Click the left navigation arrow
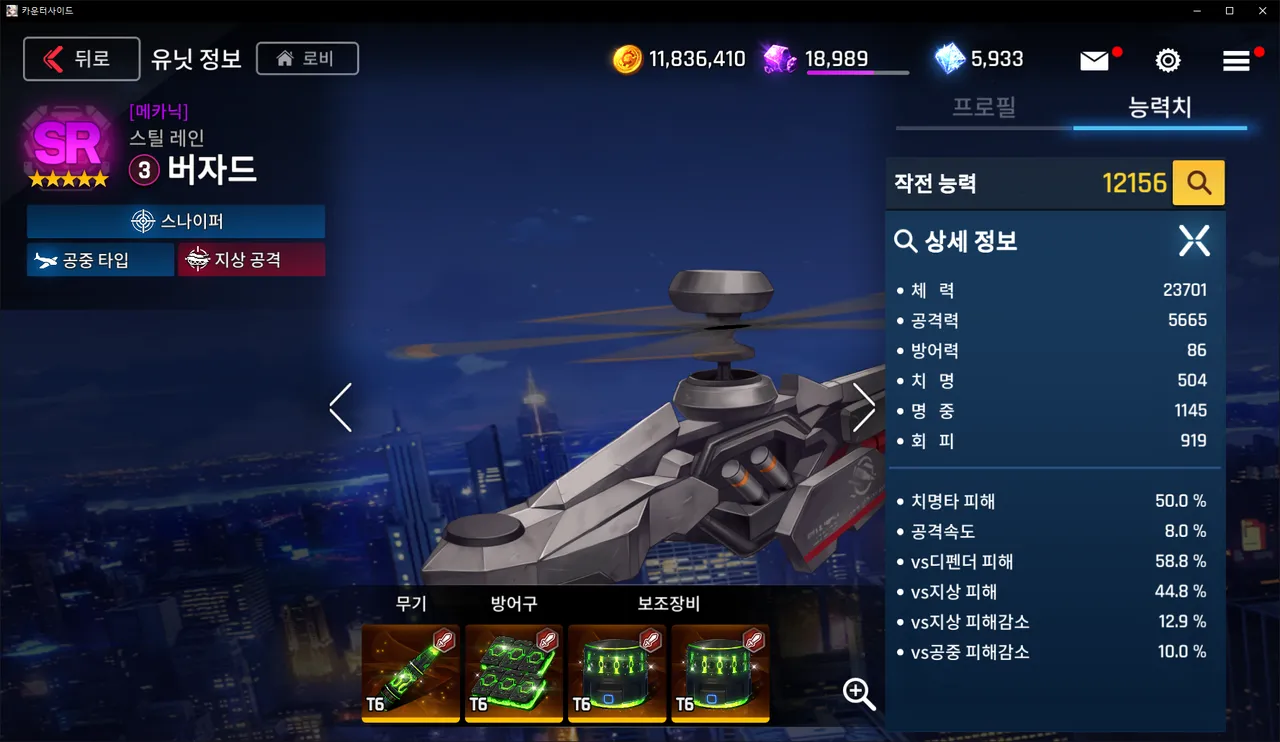 click(340, 408)
